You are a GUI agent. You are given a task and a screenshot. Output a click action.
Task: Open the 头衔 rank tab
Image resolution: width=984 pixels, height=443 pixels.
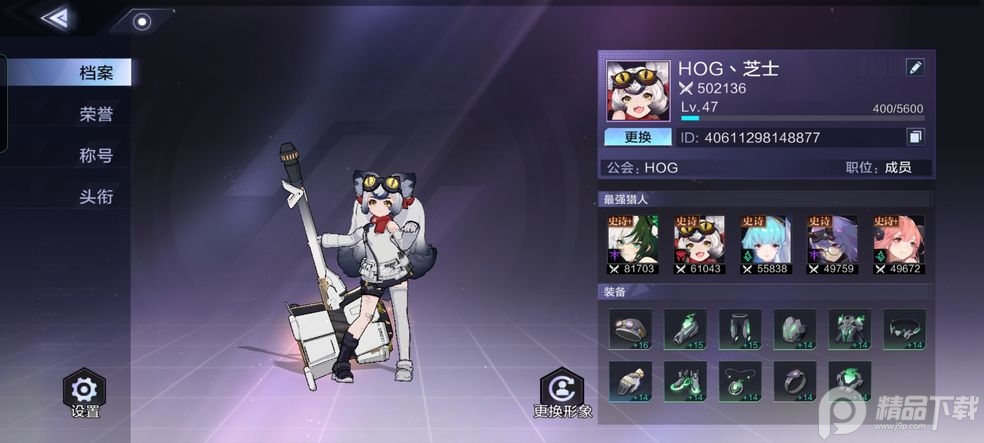click(x=96, y=196)
